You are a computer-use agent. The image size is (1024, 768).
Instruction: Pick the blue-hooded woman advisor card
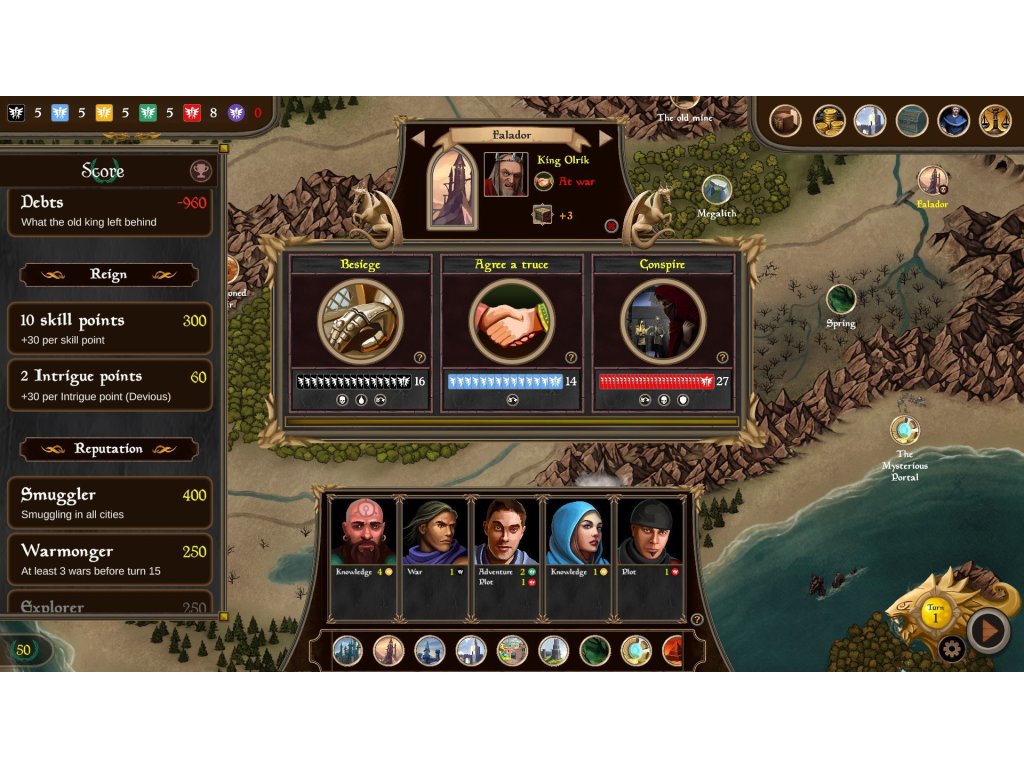coord(578,555)
